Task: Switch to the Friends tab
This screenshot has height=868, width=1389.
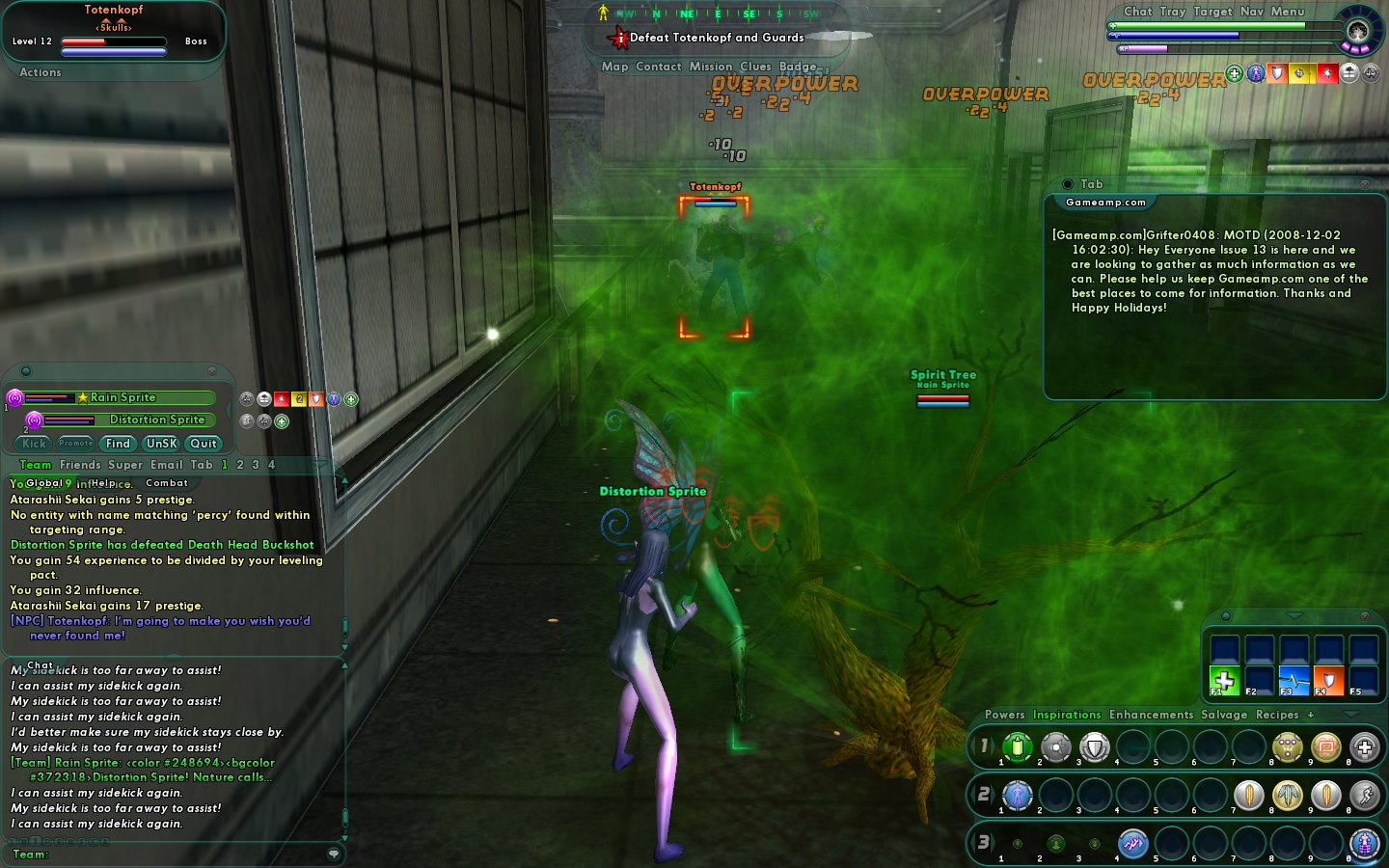Action: click(80, 465)
